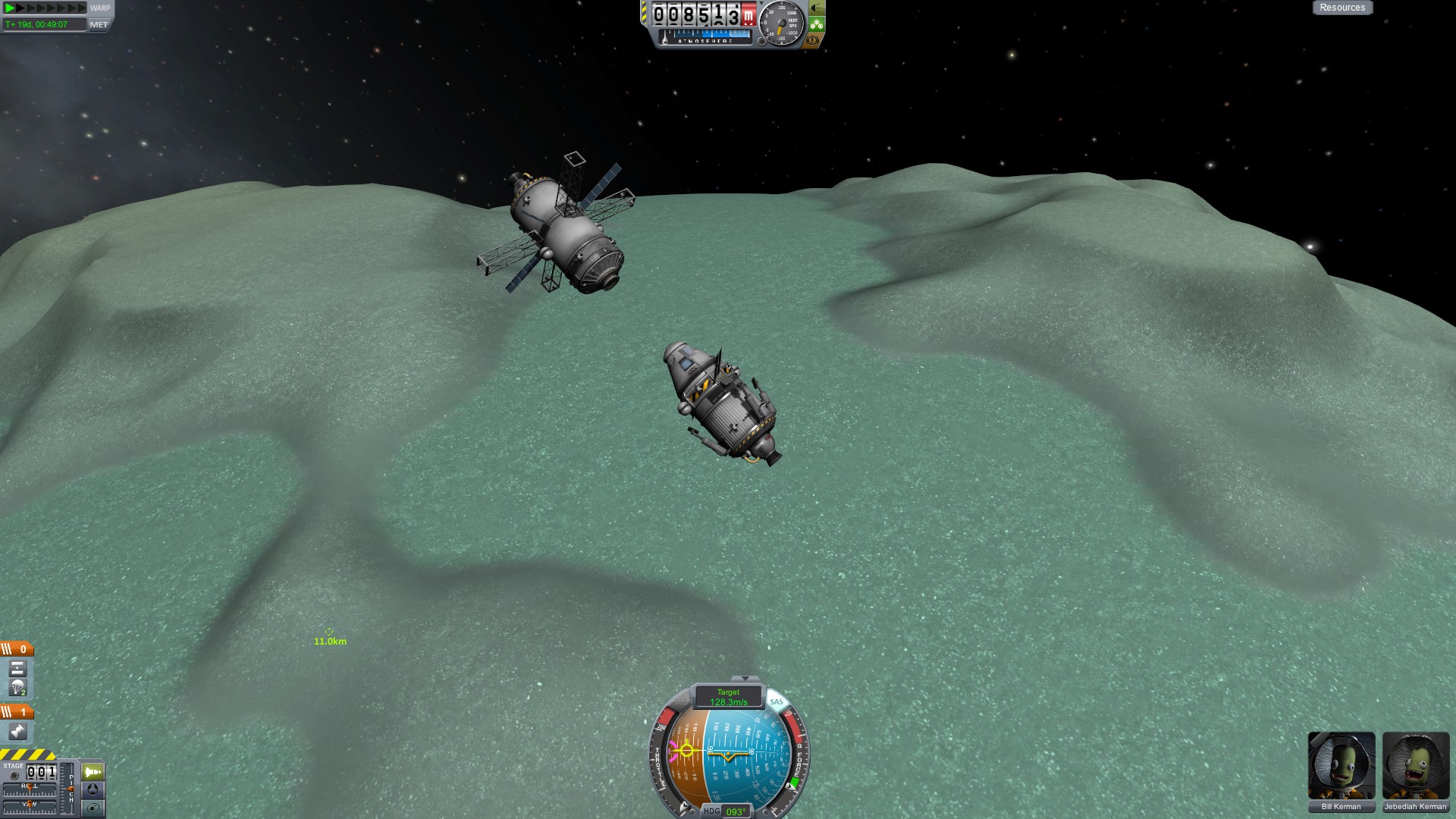The width and height of the screenshot is (1456, 819).
Task: Switch to docking mode control button
Action: tap(93, 789)
